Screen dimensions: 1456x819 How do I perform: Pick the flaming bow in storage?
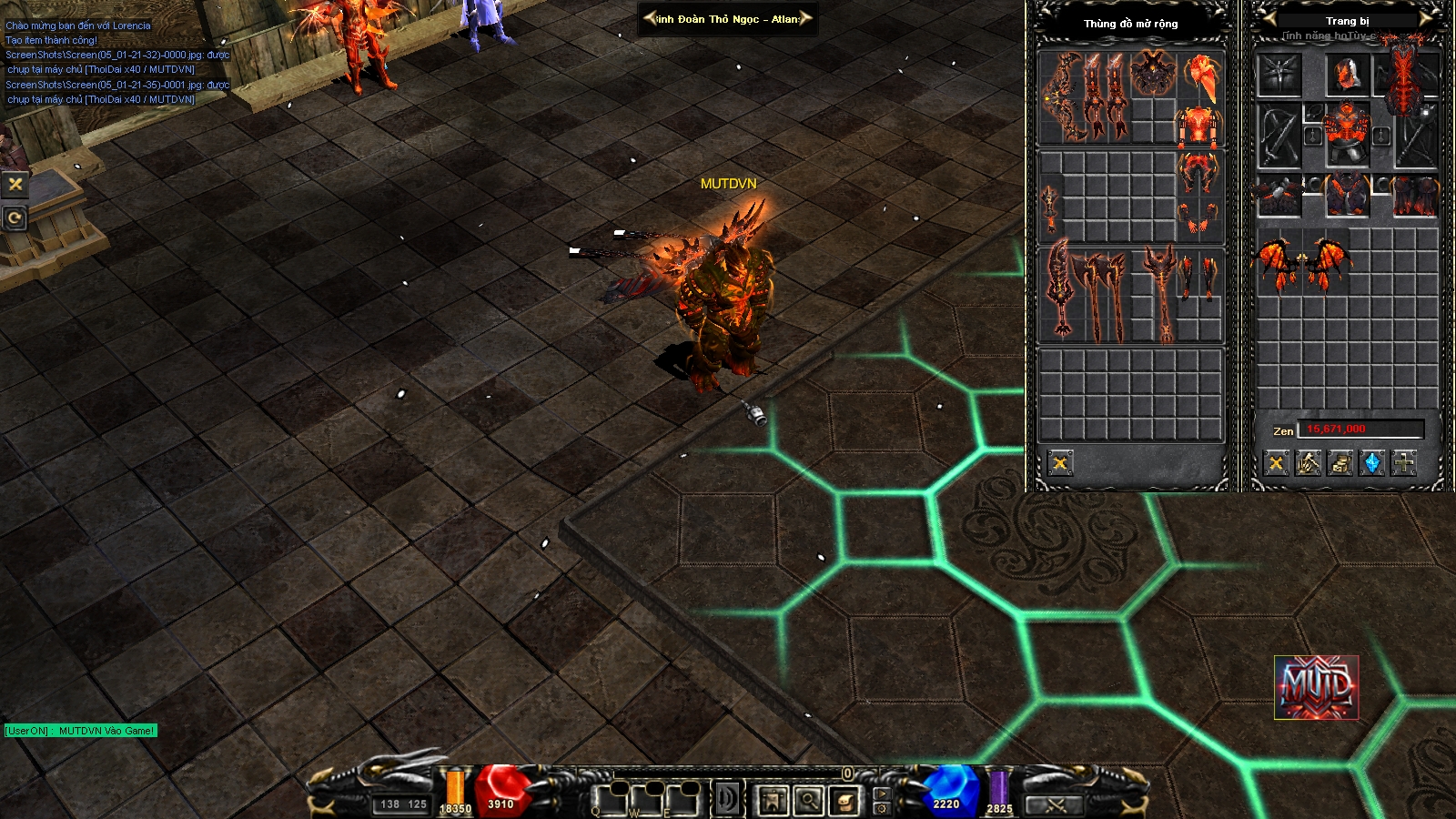(1060, 97)
